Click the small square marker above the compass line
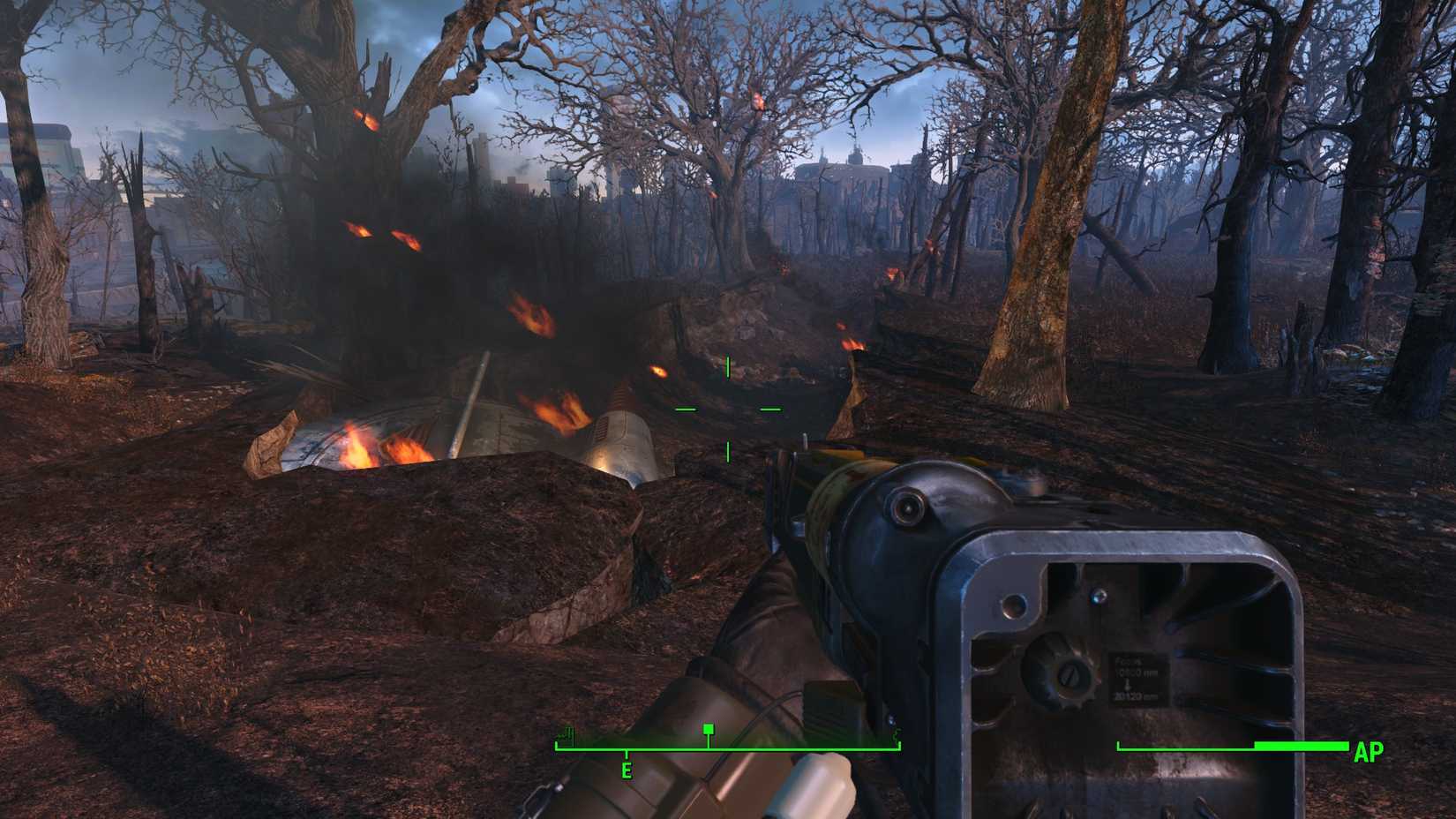Image resolution: width=1456 pixels, height=819 pixels. (x=709, y=730)
